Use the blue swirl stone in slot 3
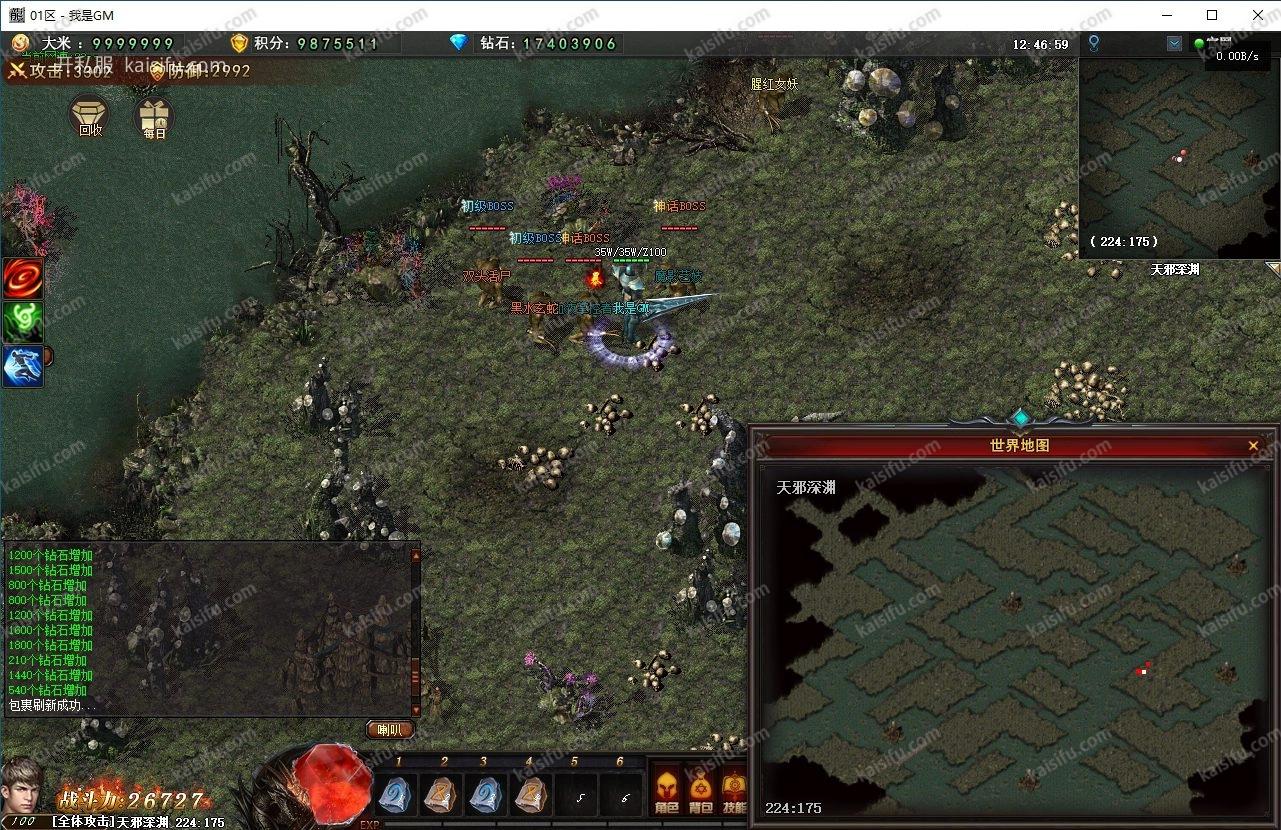Viewport: 1281px width, 830px height. coord(486,795)
